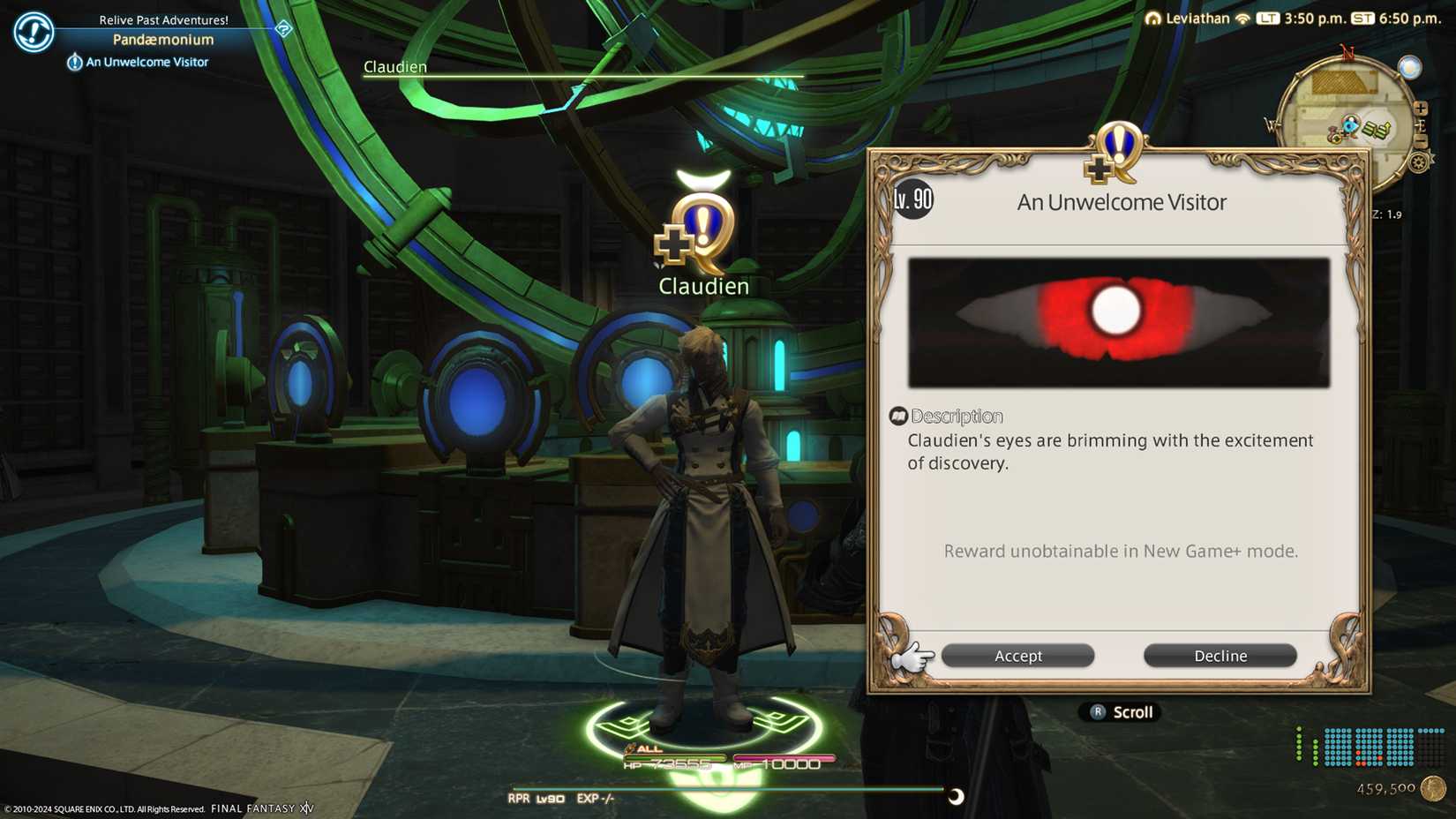Screen dimensions: 1456x819
Task: Click the Leviathan home world icon in the status bar
Action: click(x=1153, y=18)
